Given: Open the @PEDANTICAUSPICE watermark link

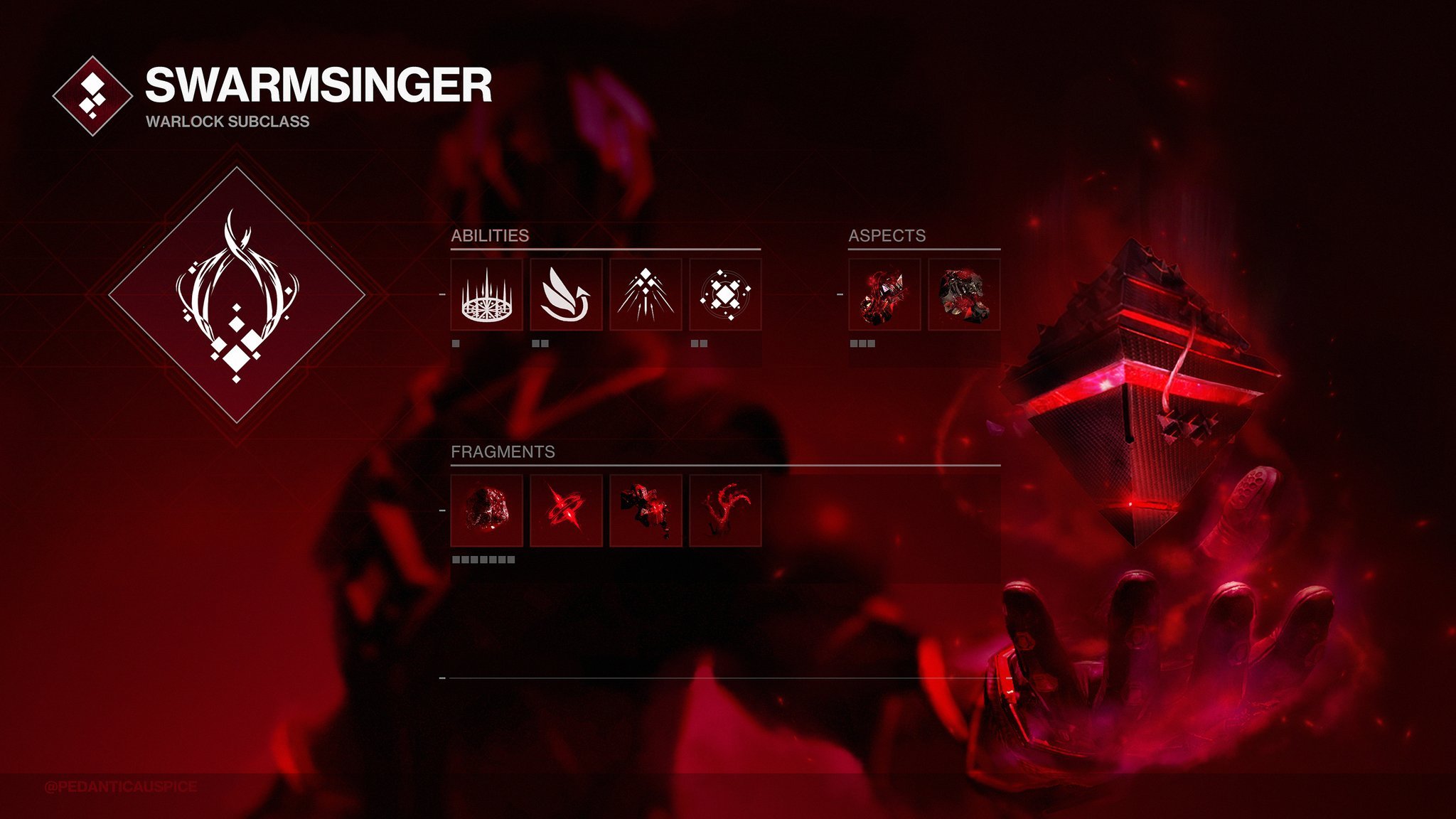Looking at the screenshot, I should click(x=119, y=785).
